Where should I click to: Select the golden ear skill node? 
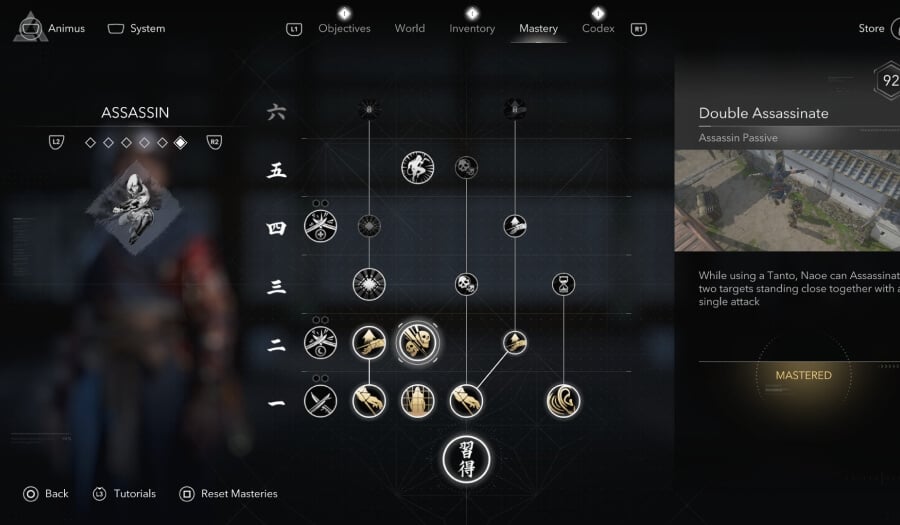click(563, 401)
